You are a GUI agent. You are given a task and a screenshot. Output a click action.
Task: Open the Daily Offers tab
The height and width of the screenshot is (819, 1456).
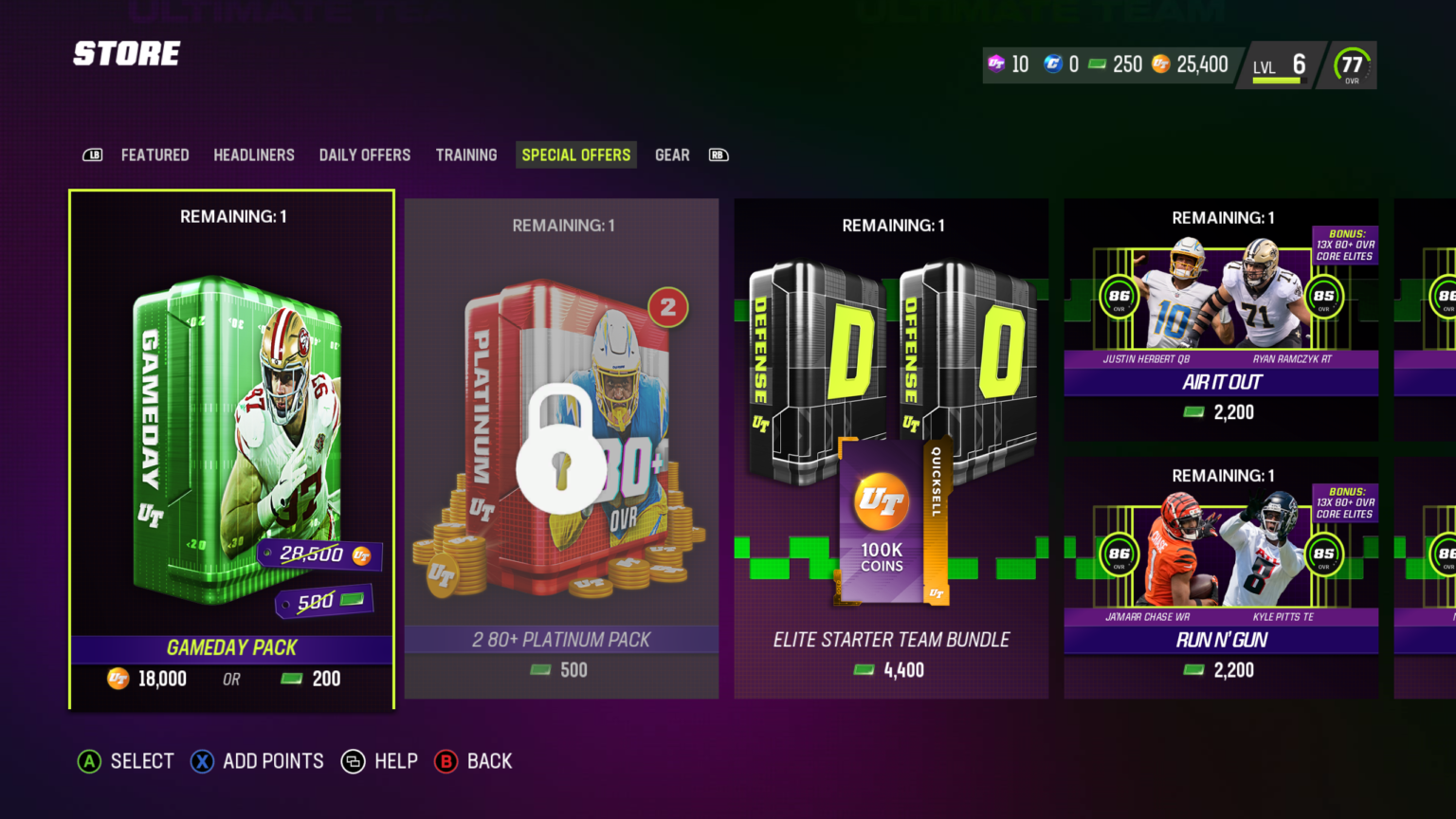(x=364, y=155)
